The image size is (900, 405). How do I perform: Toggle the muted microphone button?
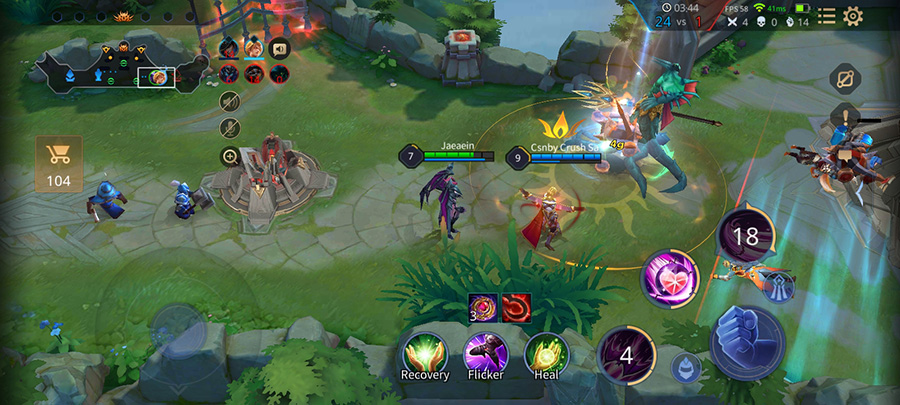pyautogui.click(x=230, y=128)
